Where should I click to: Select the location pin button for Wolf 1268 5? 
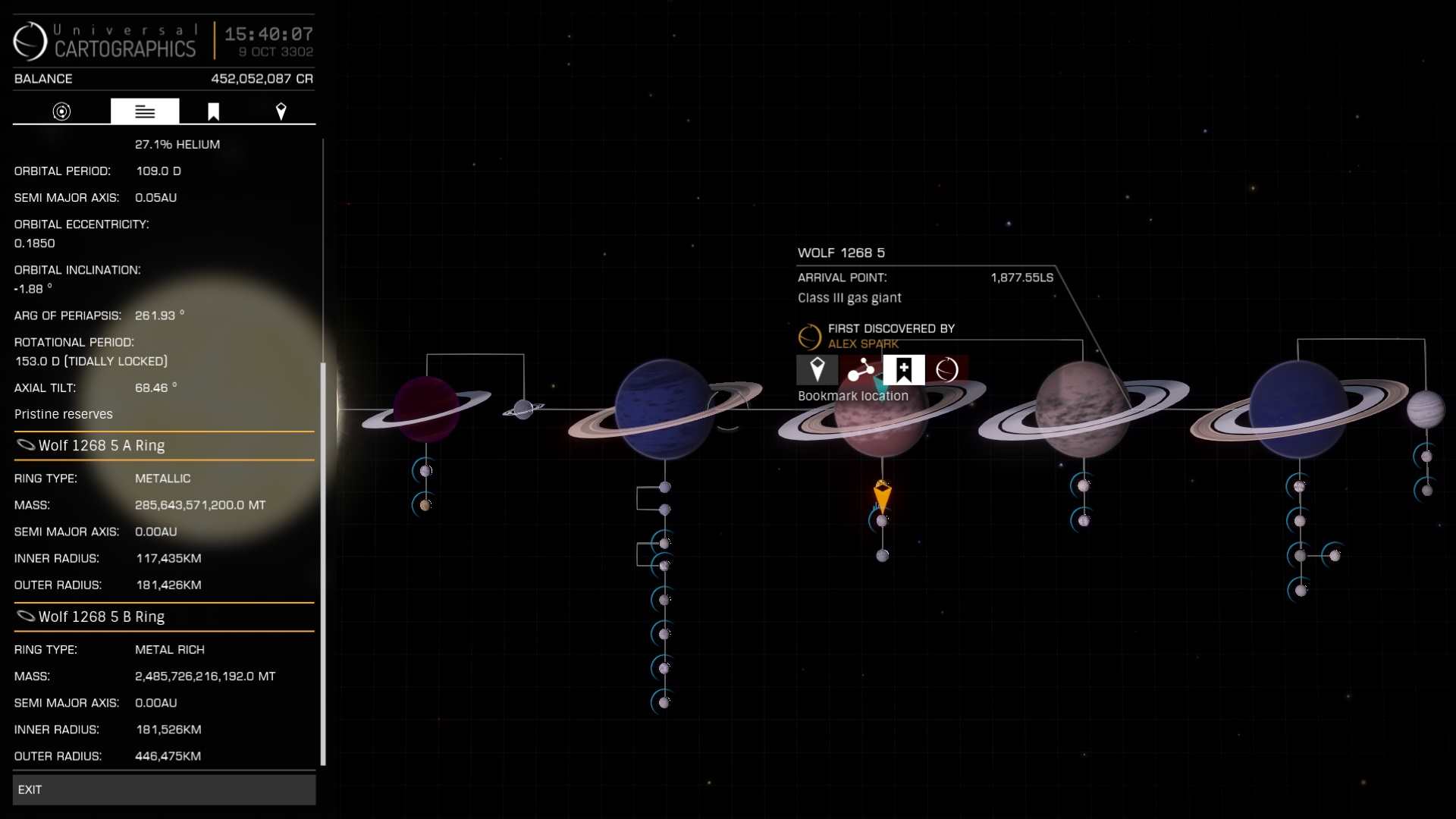click(817, 370)
